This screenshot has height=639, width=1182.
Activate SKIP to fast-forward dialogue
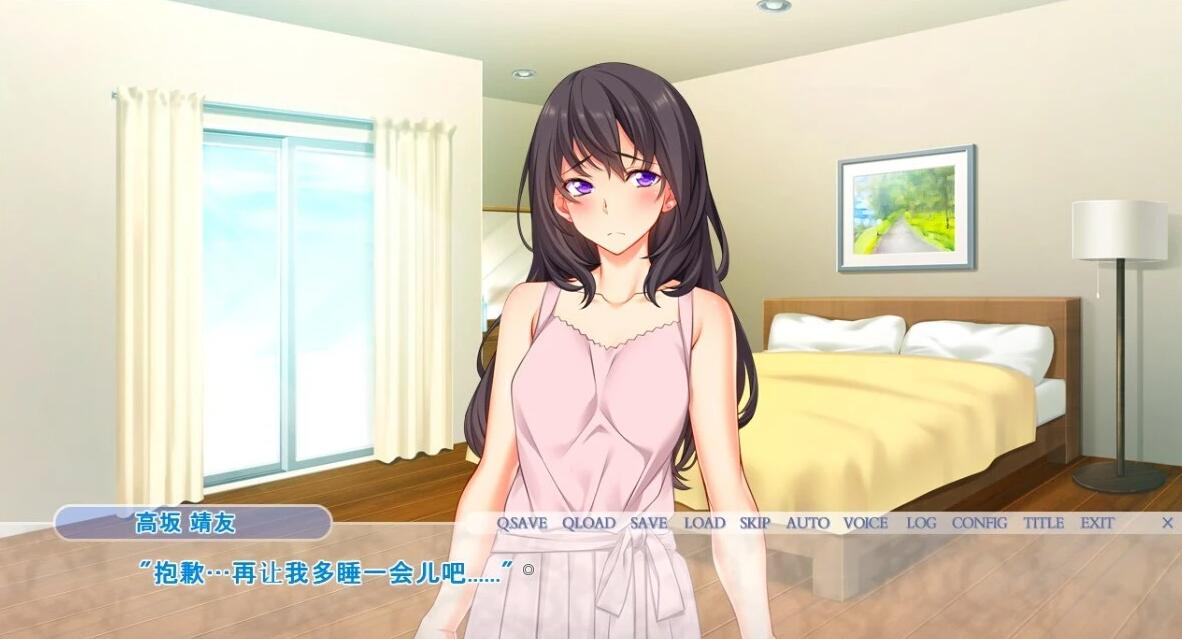click(755, 523)
